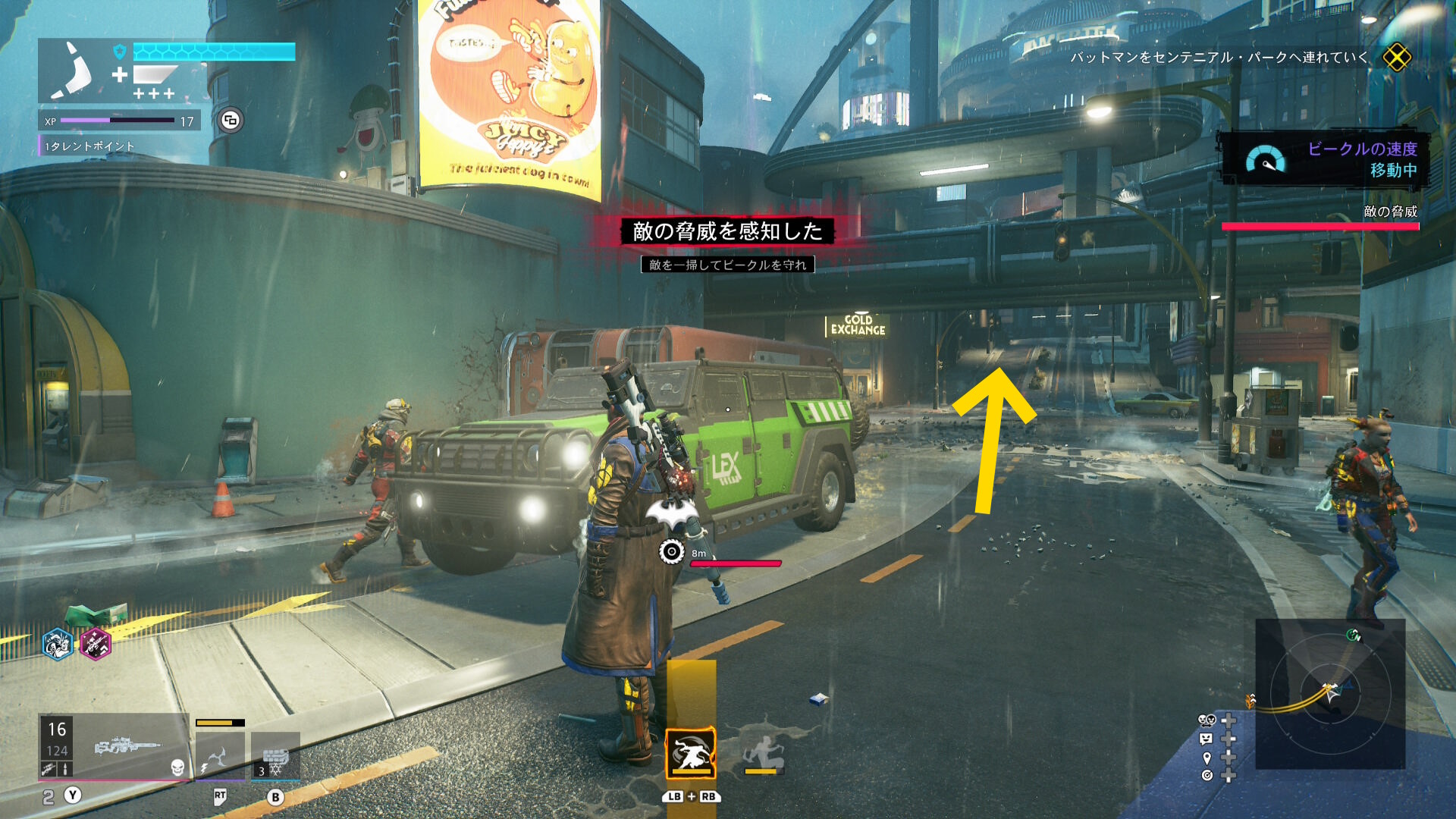Select the squad swap circular icon
The height and width of the screenshot is (819, 1456).
(231, 121)
